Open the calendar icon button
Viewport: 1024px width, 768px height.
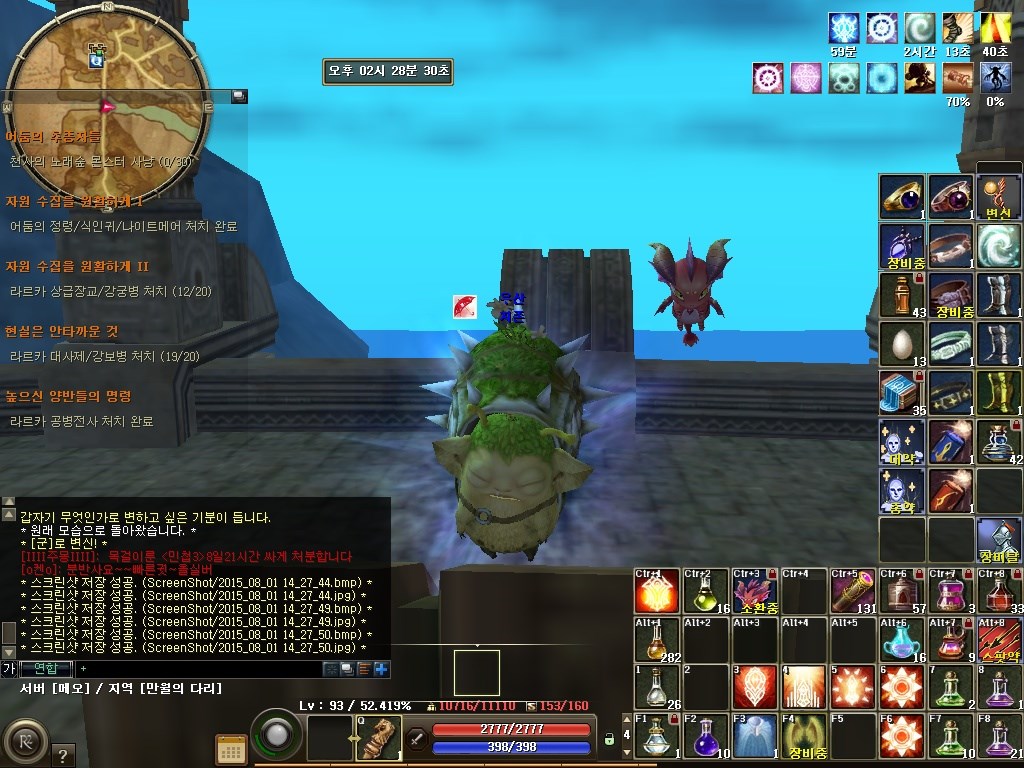(231, 749)
